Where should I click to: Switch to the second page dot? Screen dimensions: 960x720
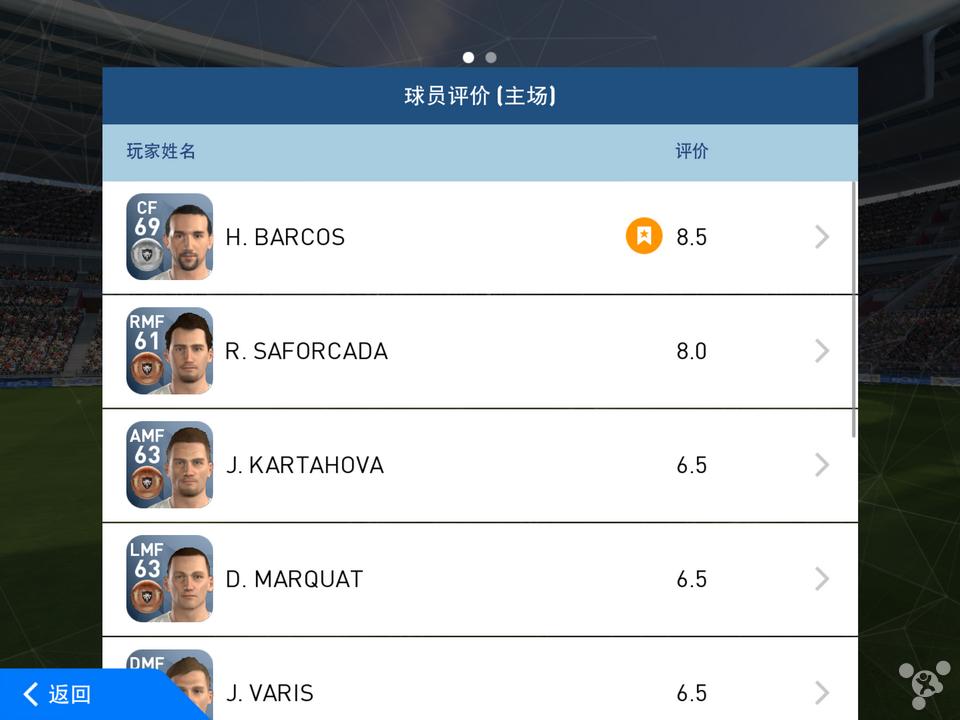click(490, 58)
